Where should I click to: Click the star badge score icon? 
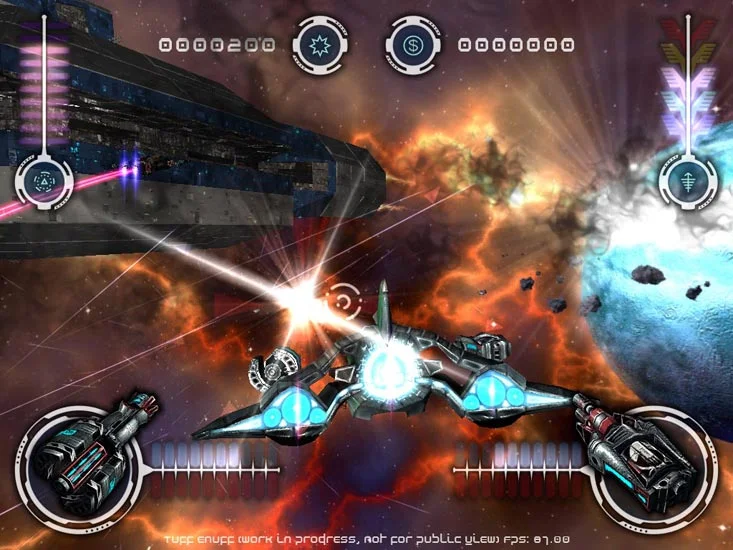321,45
